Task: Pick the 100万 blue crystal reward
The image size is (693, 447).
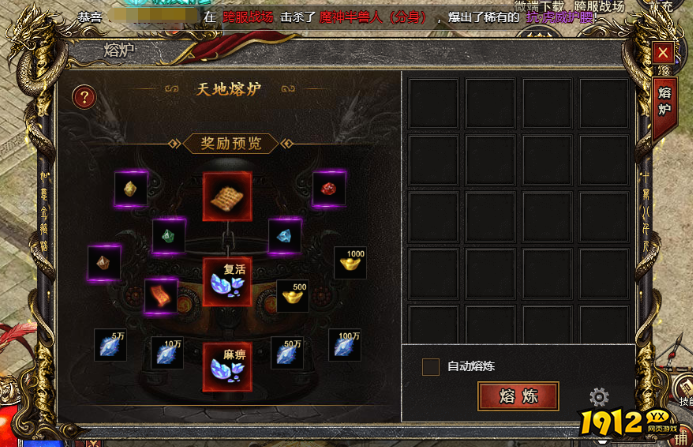Action: [345, 345]
